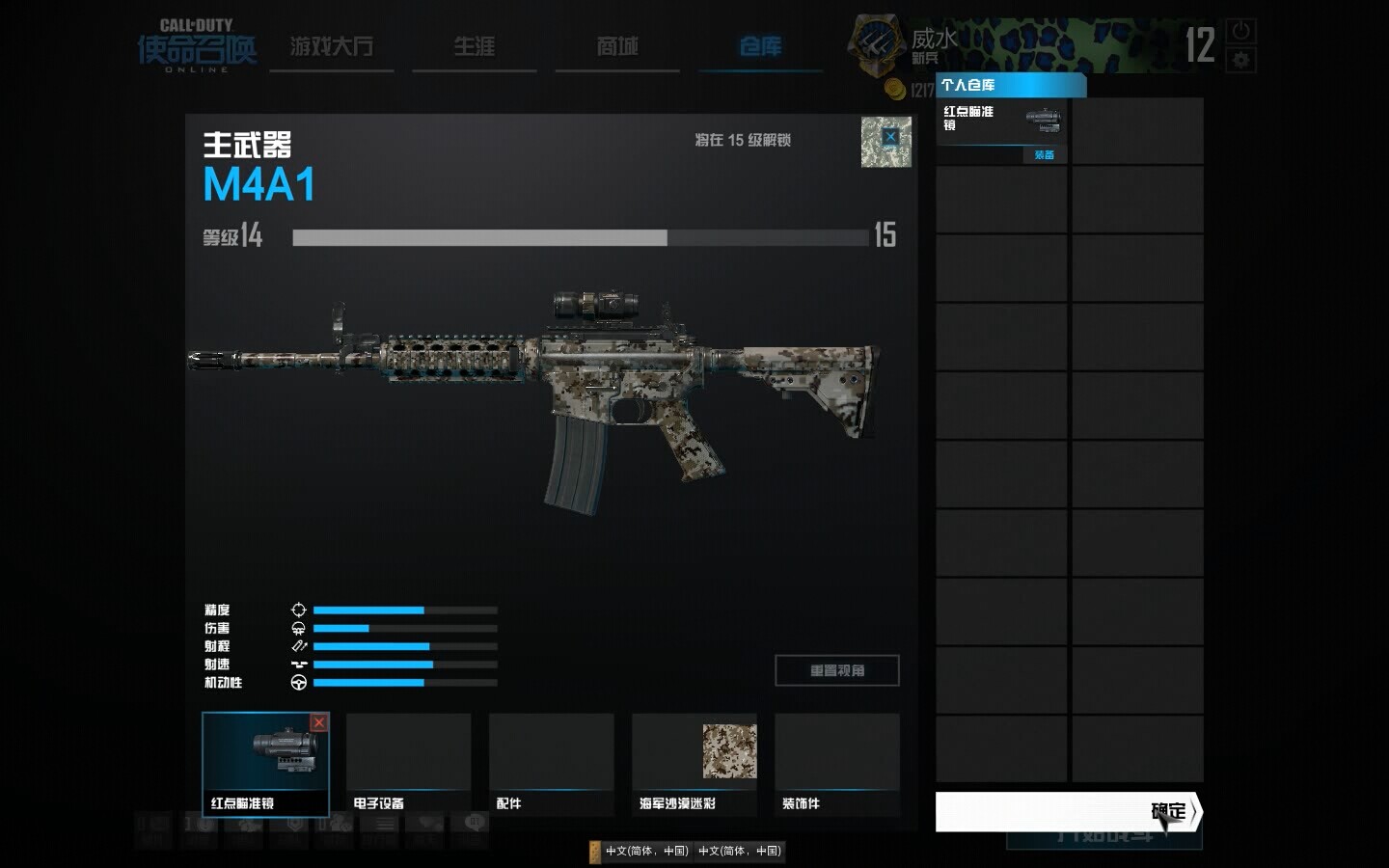1389x868 pixels.
Task: Open the 装饰件 decoration slot
Action: tap(836, 763)
